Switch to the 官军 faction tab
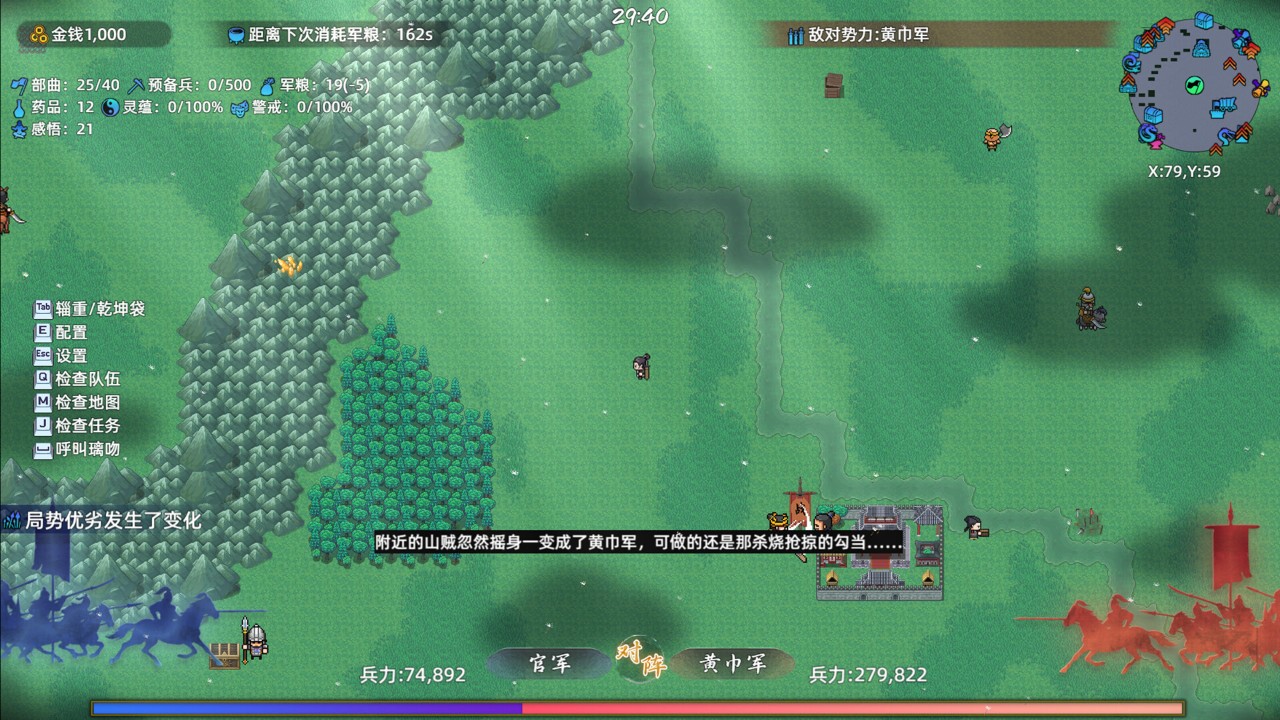Image resolution: width=1280 pixels, height=720 pixels. tap(551, 662)
